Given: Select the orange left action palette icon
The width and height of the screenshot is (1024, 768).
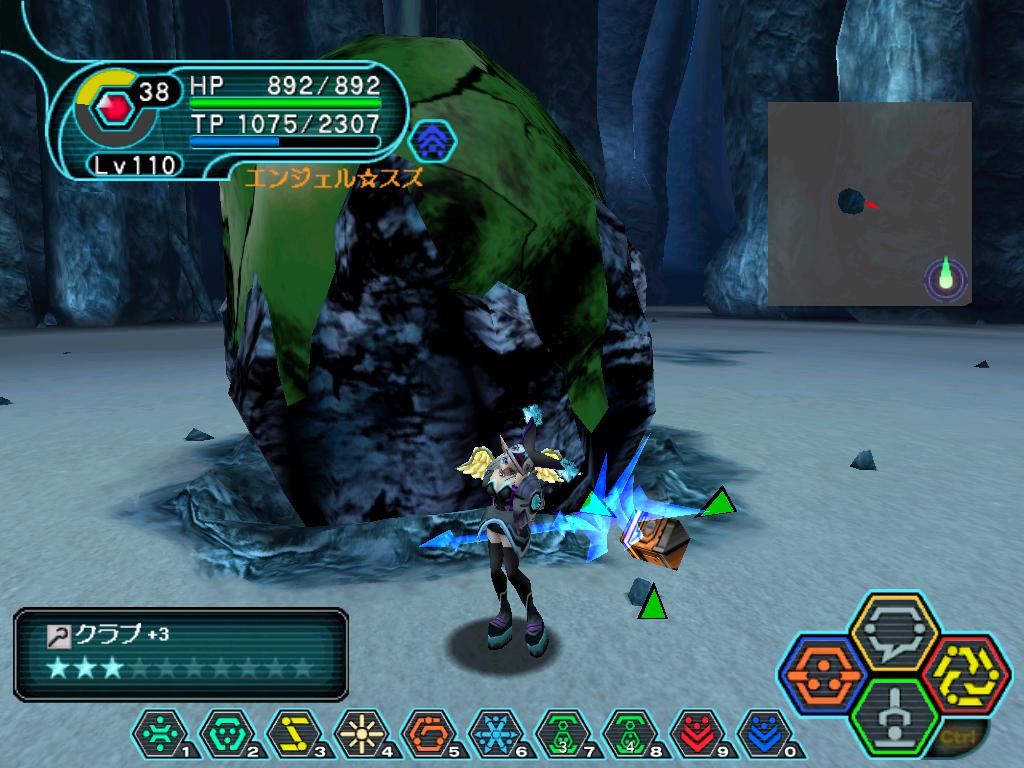Looking at the screenshot, I should (x=821, y=675).
